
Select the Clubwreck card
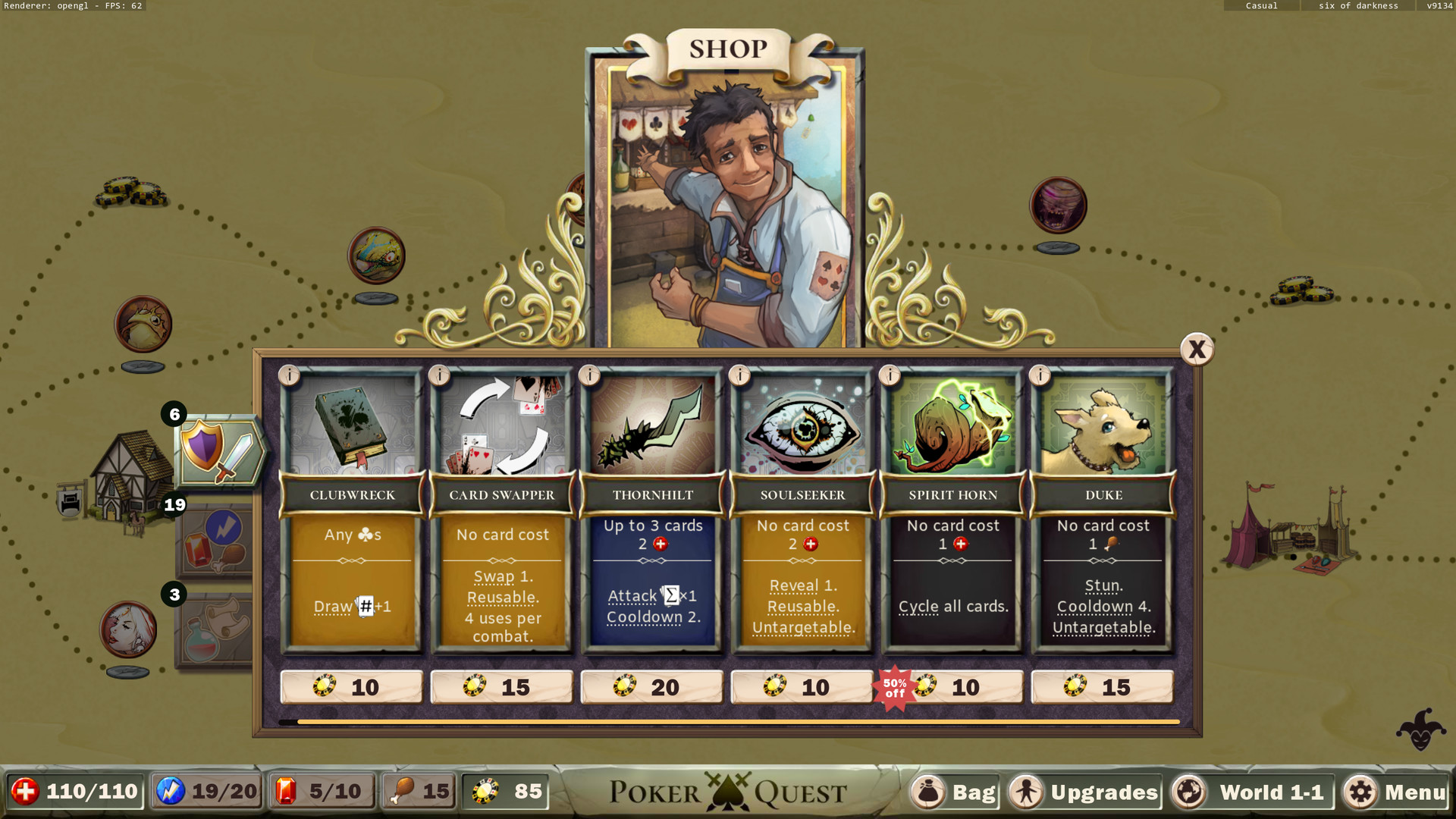(352, 510)
